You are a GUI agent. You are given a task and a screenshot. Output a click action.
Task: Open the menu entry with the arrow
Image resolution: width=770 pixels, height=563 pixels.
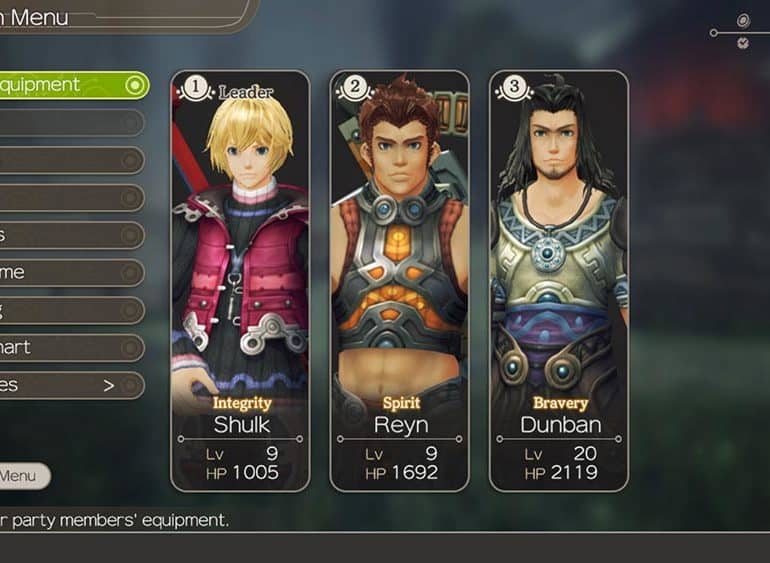pyautogui.click(x=70, y=385)
